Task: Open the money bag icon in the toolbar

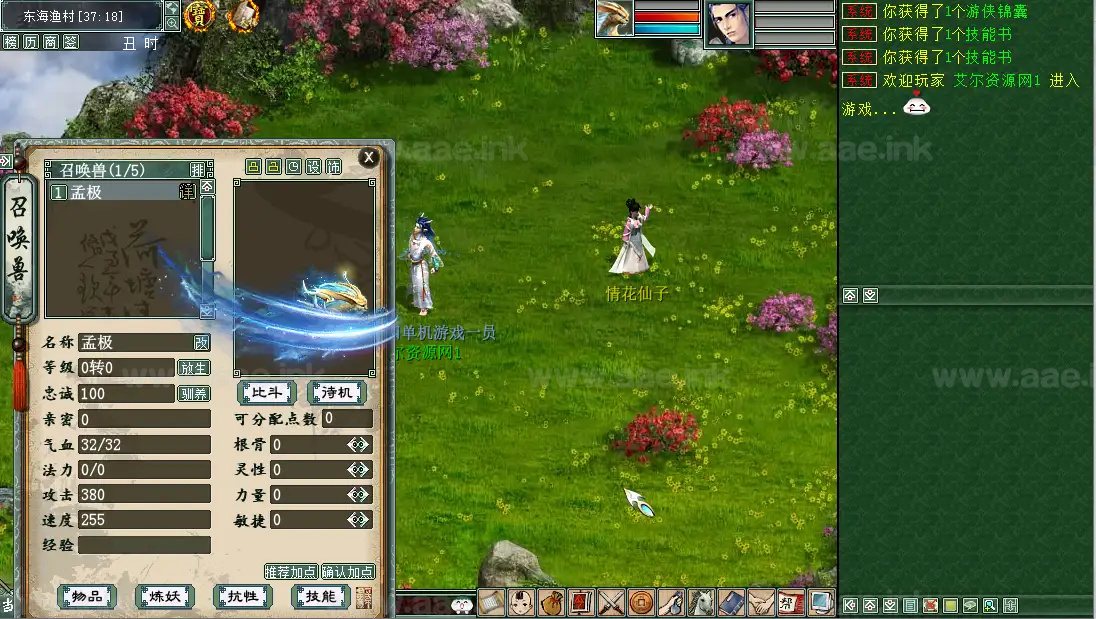Action: coord(551,603)
